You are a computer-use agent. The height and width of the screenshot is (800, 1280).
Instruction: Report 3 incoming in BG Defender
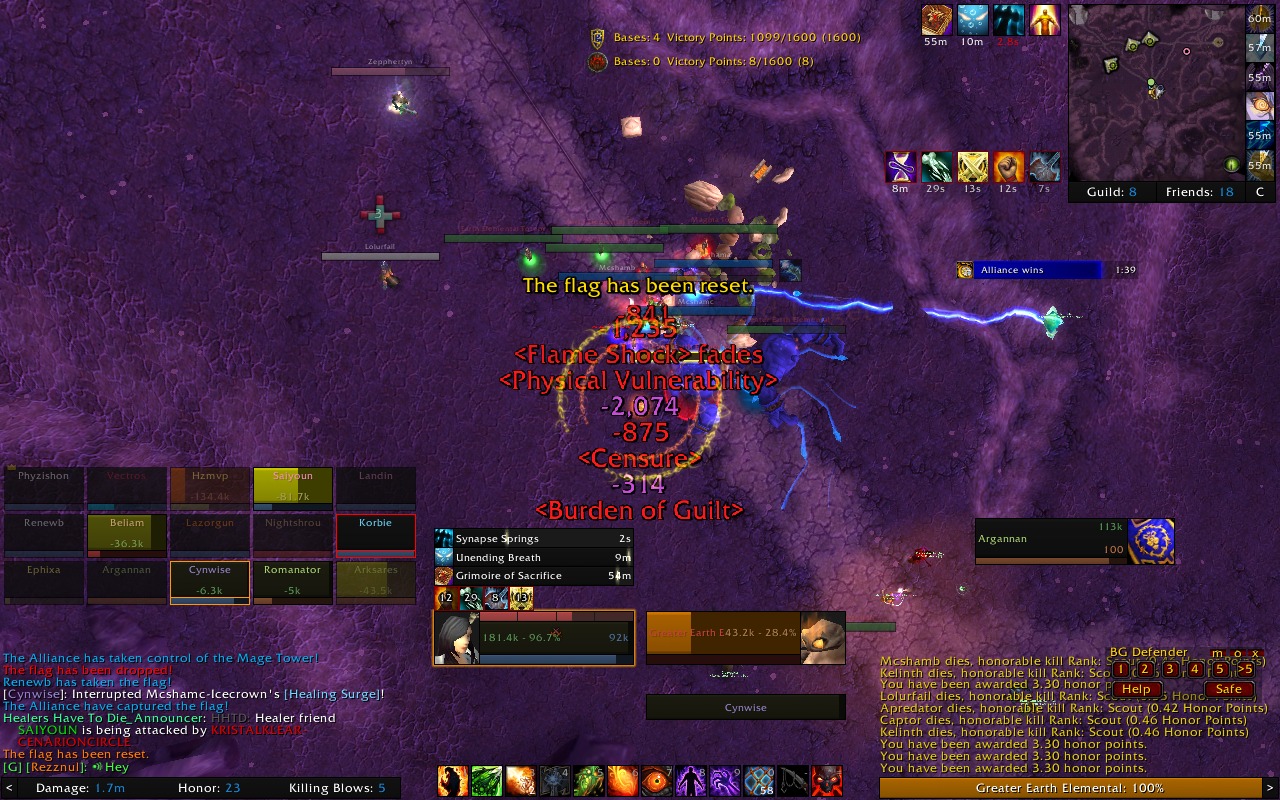tap(1170, 669)
